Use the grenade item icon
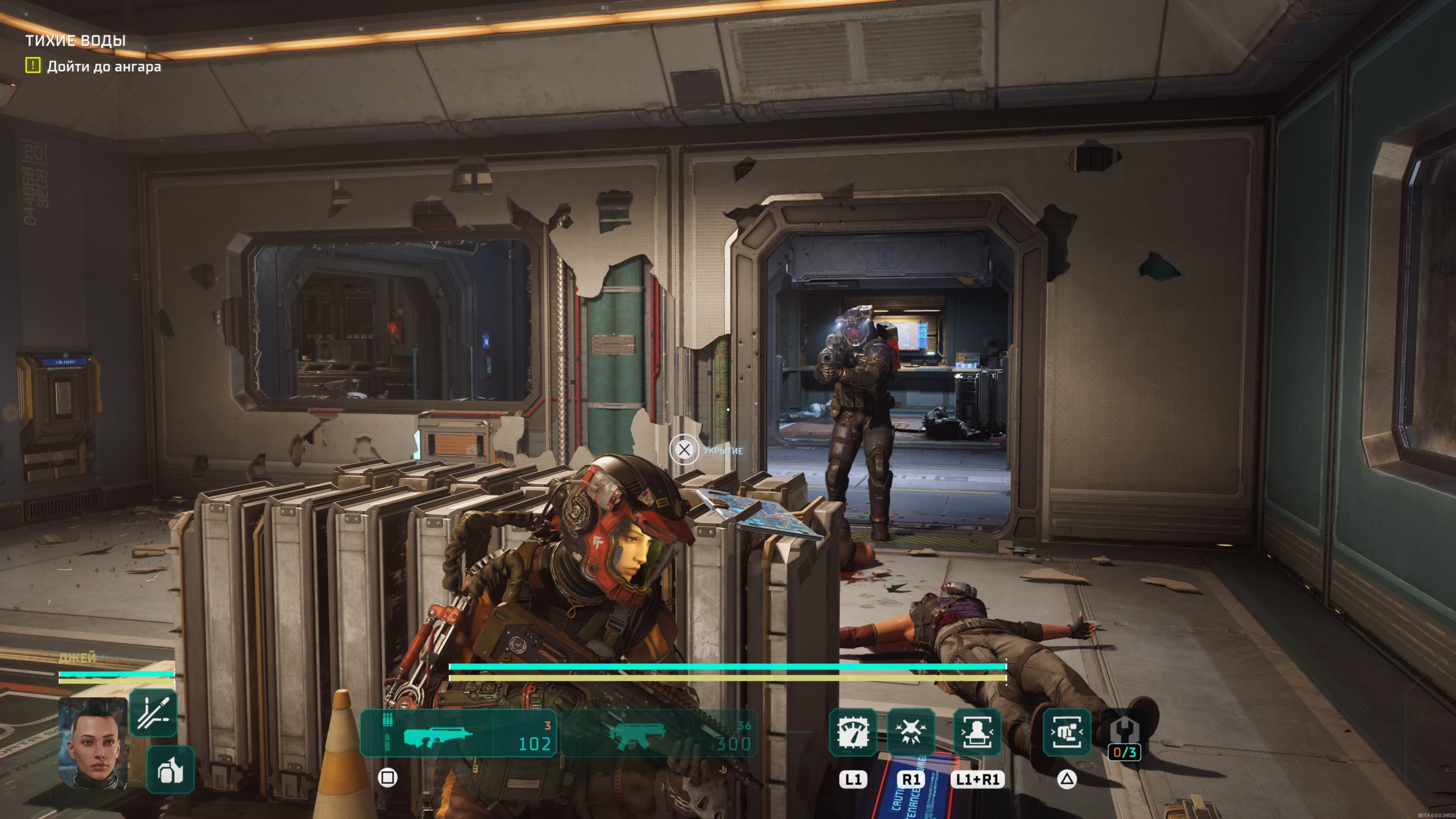The height and width of the screenshot is (819, 1456). [170, 770]
